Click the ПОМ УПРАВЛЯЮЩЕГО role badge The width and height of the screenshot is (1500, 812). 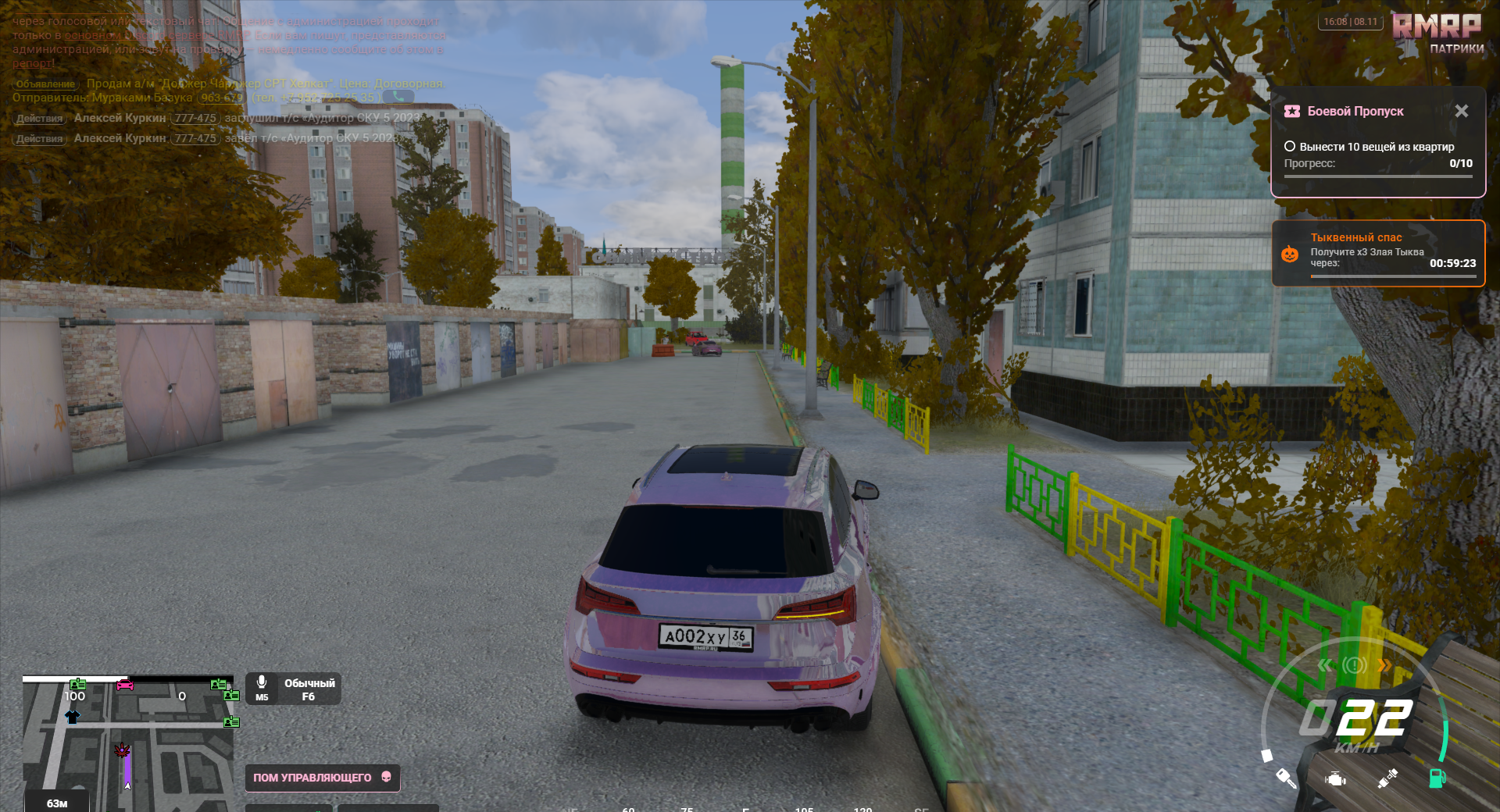[322, 778]
